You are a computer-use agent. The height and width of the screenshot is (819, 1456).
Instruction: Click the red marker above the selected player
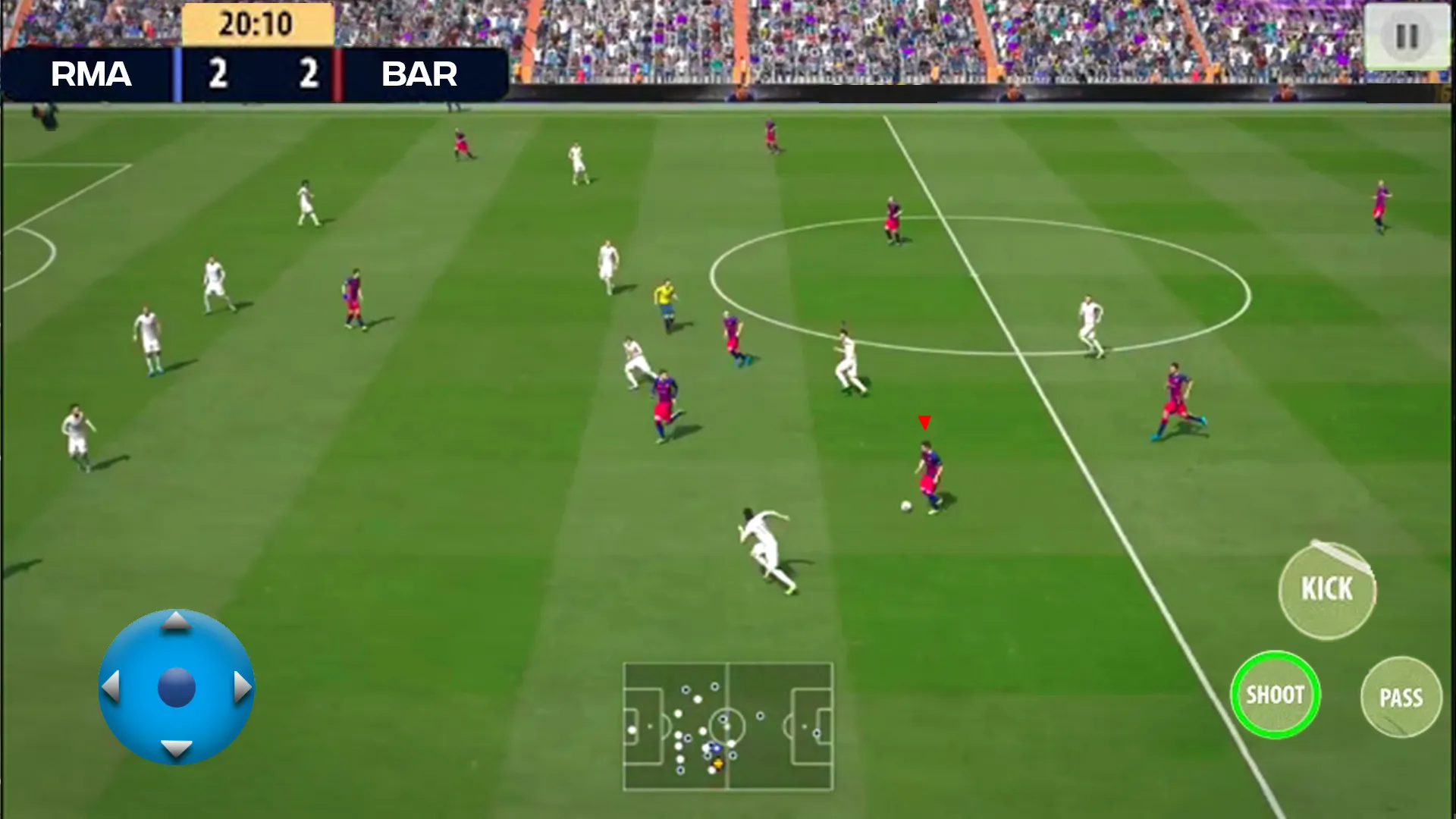[925, 422]
